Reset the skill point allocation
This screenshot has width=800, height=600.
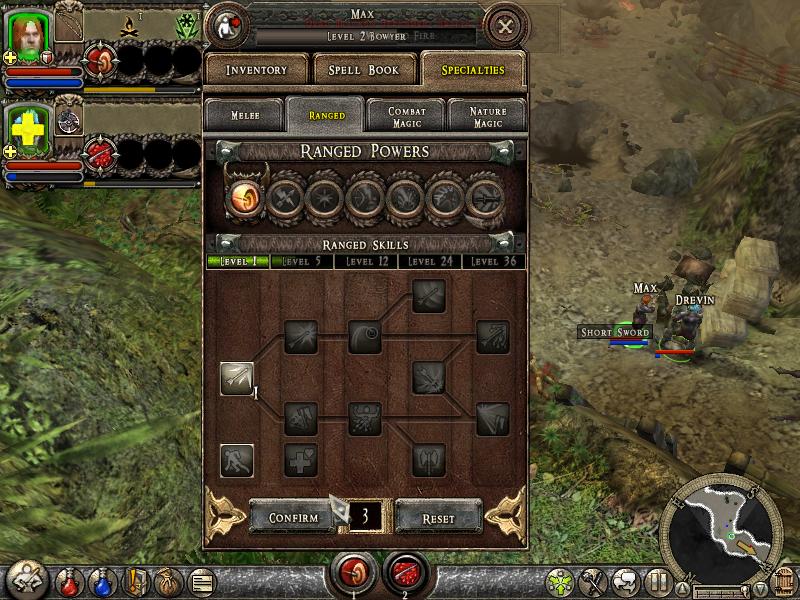click(x=438, y=518)
